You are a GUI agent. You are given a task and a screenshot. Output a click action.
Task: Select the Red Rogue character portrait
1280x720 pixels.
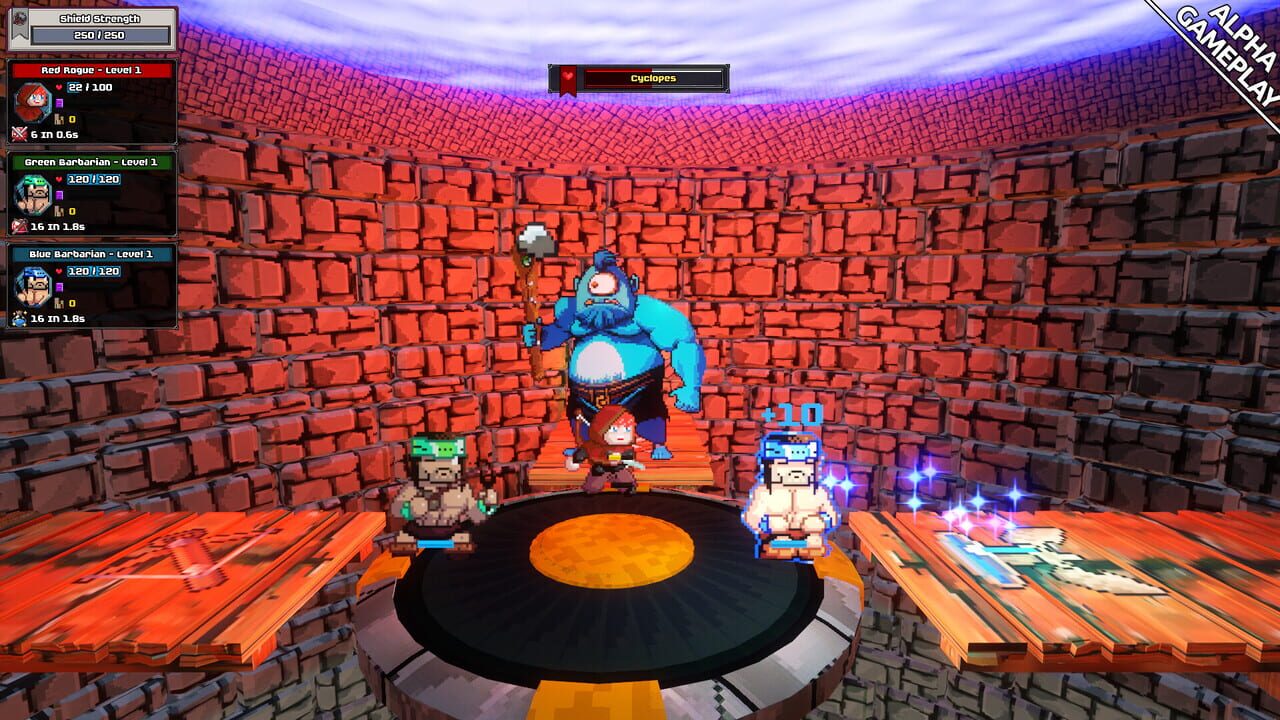pos(34,100)
